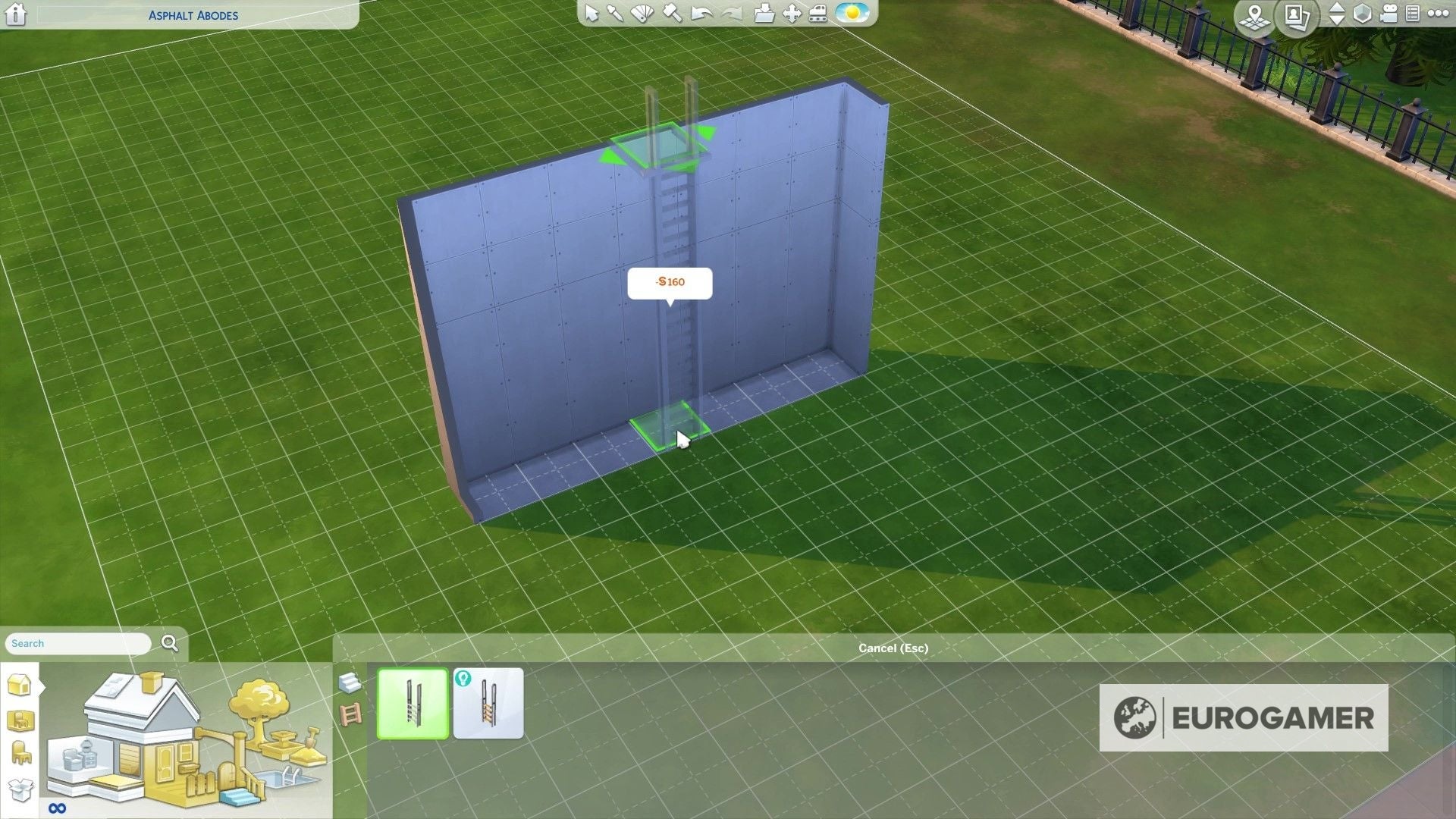This screenshot has width=1456, height=819.
Task: Lower the view one floor down
Action: coord(1337,20)
